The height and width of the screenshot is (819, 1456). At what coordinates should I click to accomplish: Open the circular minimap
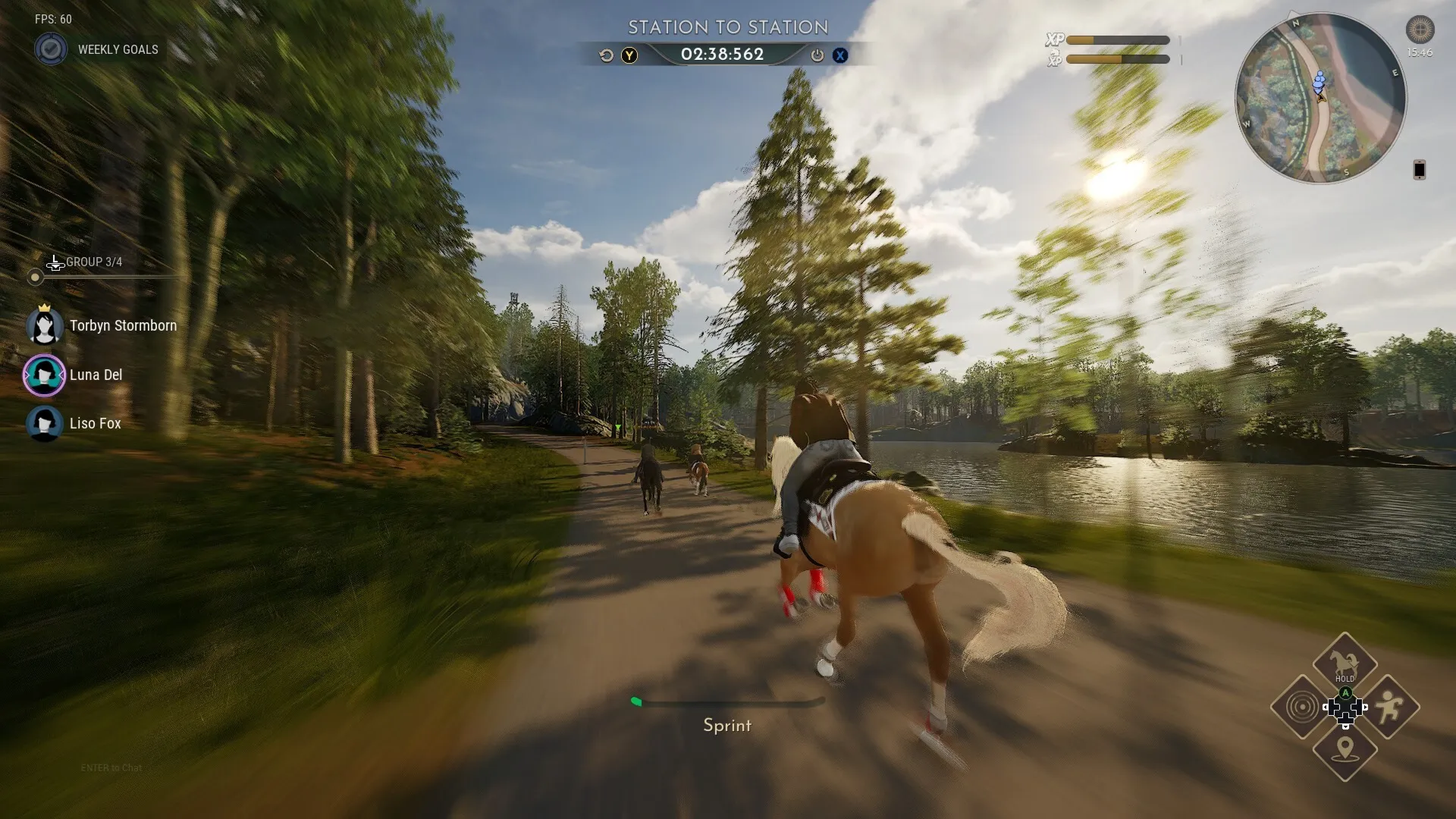1320,99
